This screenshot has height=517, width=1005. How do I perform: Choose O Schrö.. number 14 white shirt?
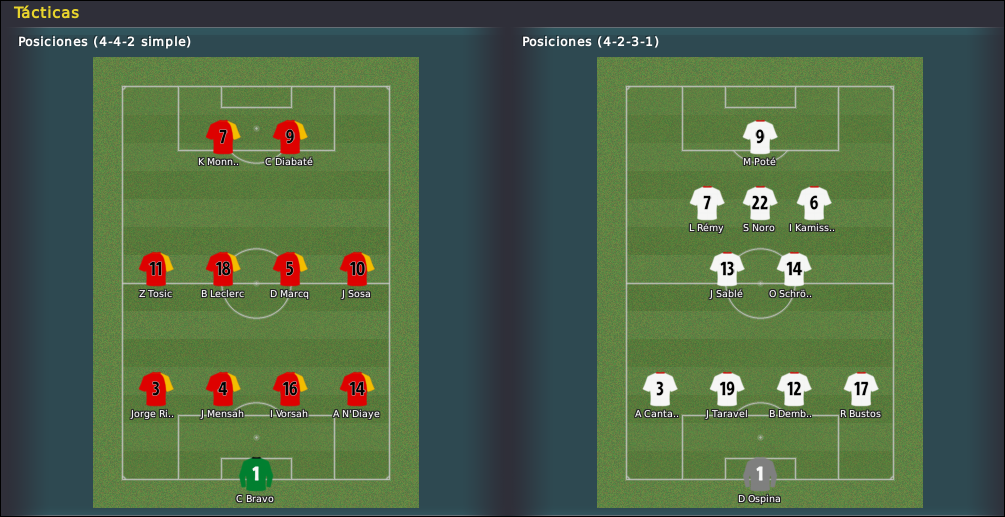point(794,269)
